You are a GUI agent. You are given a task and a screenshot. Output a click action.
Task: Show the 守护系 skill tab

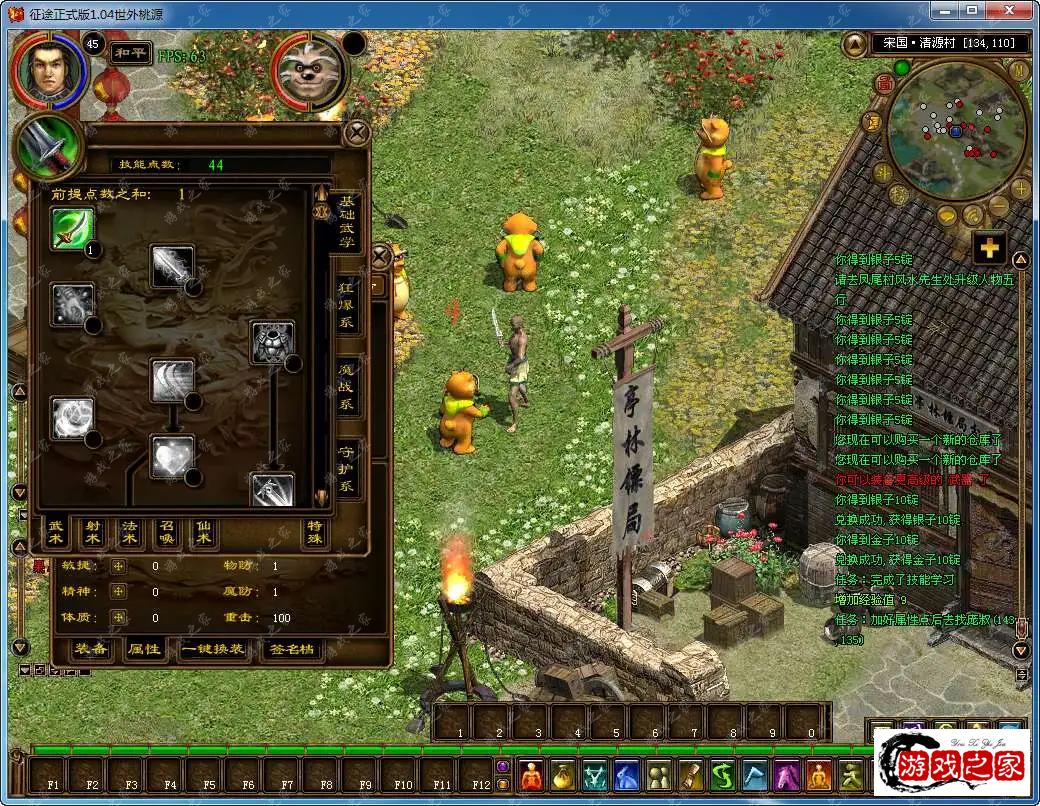coord(346,468)
